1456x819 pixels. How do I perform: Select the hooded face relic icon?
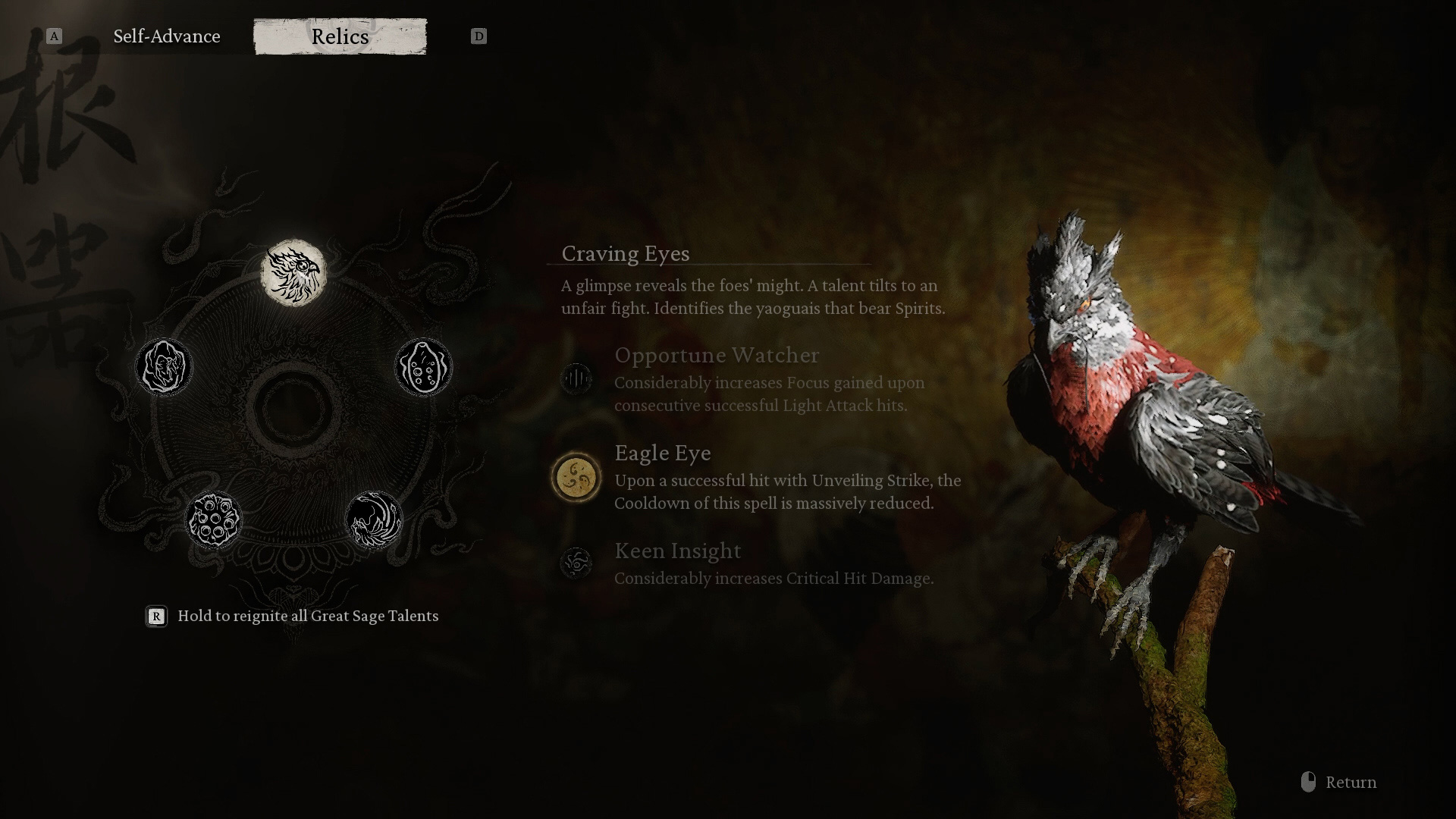[x=164, y=367]
